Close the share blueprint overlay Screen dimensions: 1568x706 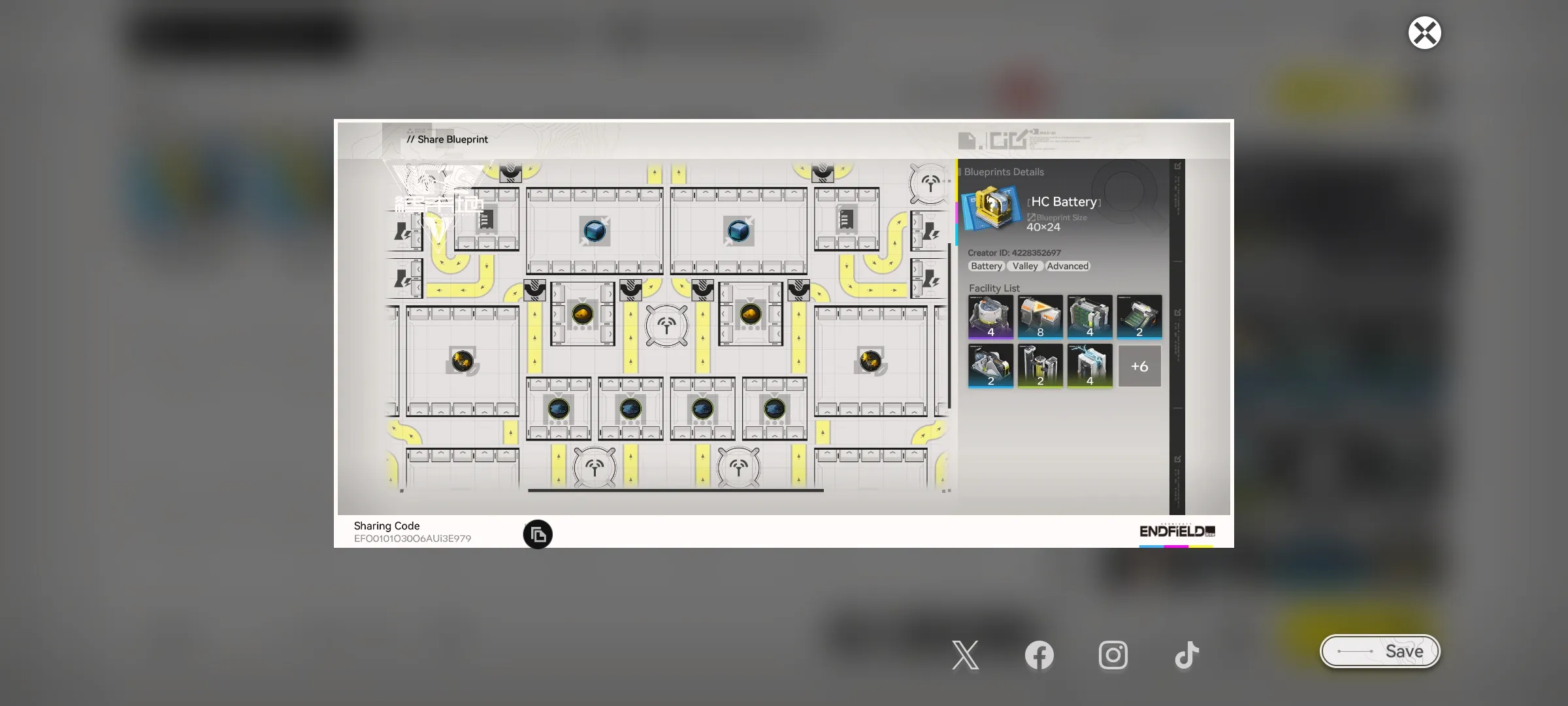pos(1424,33)
